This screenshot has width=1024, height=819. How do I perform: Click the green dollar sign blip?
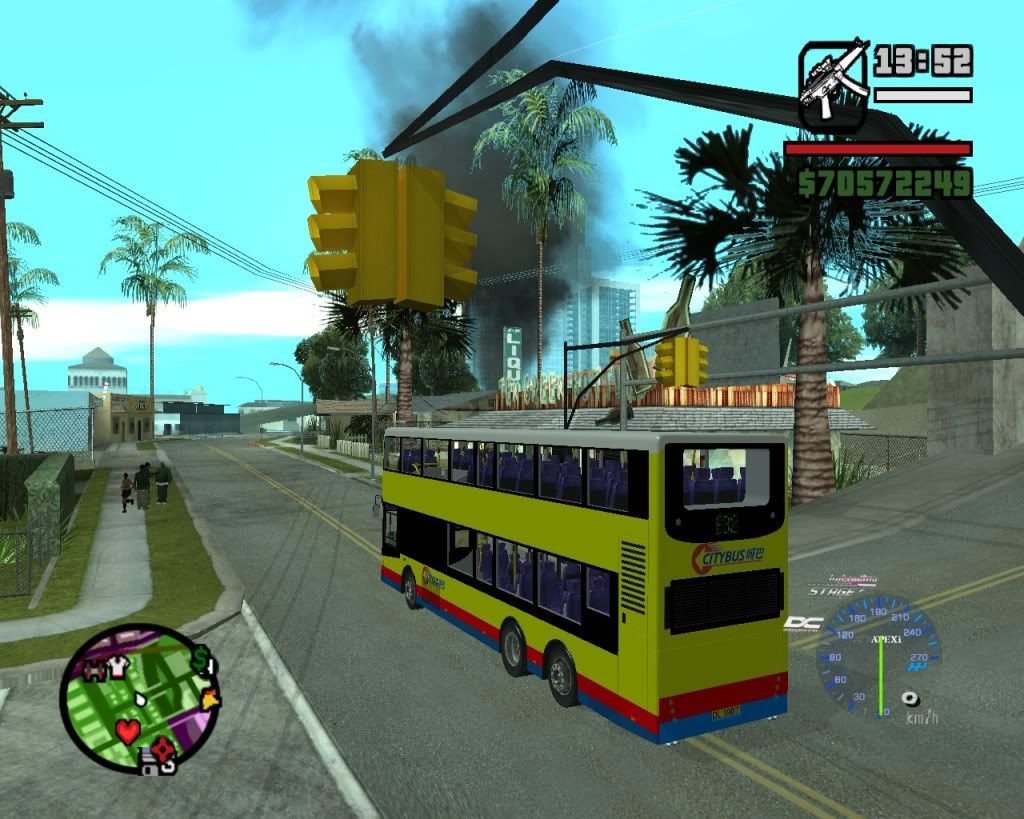(x=202, y=659)
